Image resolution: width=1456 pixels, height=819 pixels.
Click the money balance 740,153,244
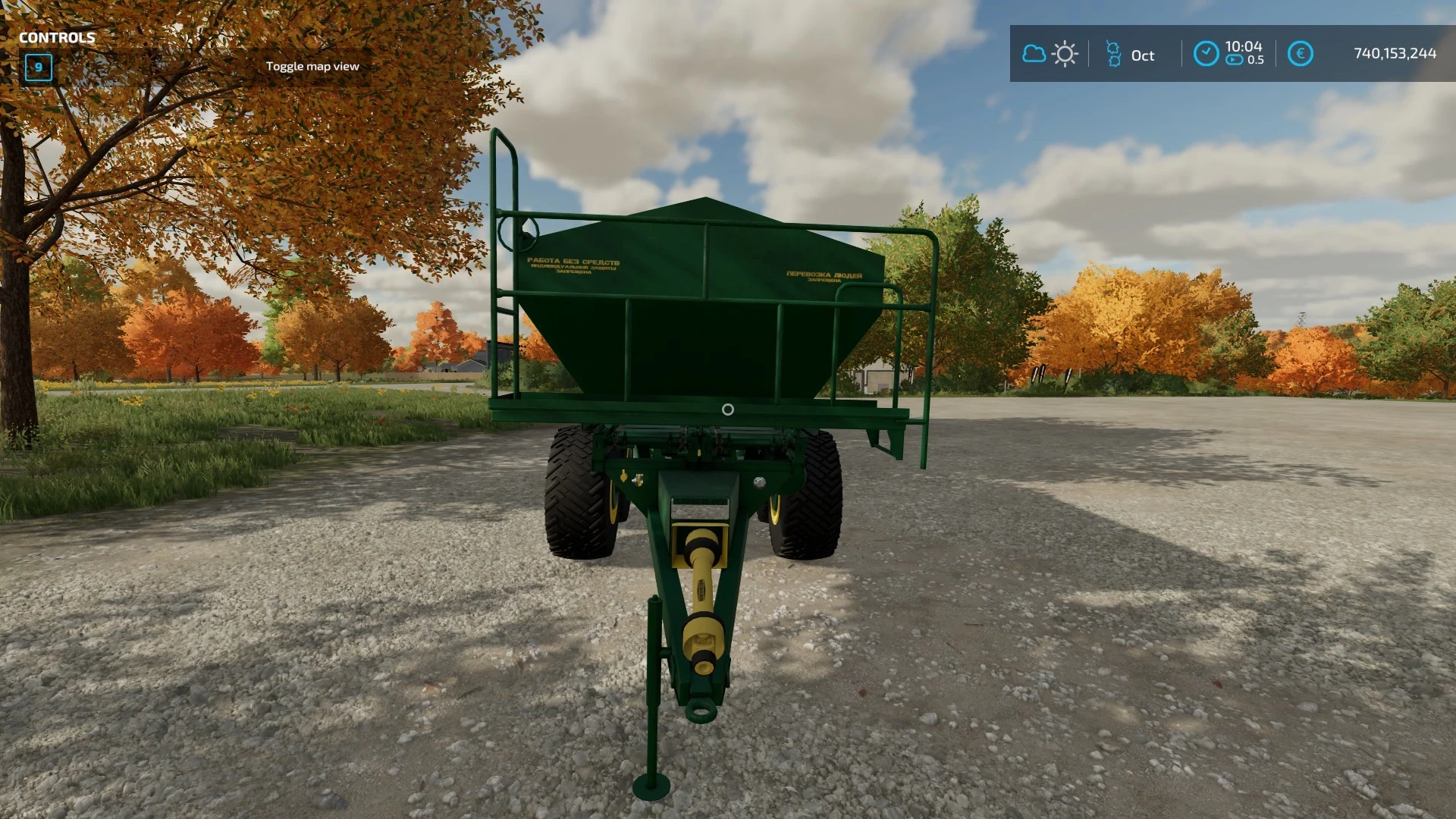click(x=1394, y=54)
